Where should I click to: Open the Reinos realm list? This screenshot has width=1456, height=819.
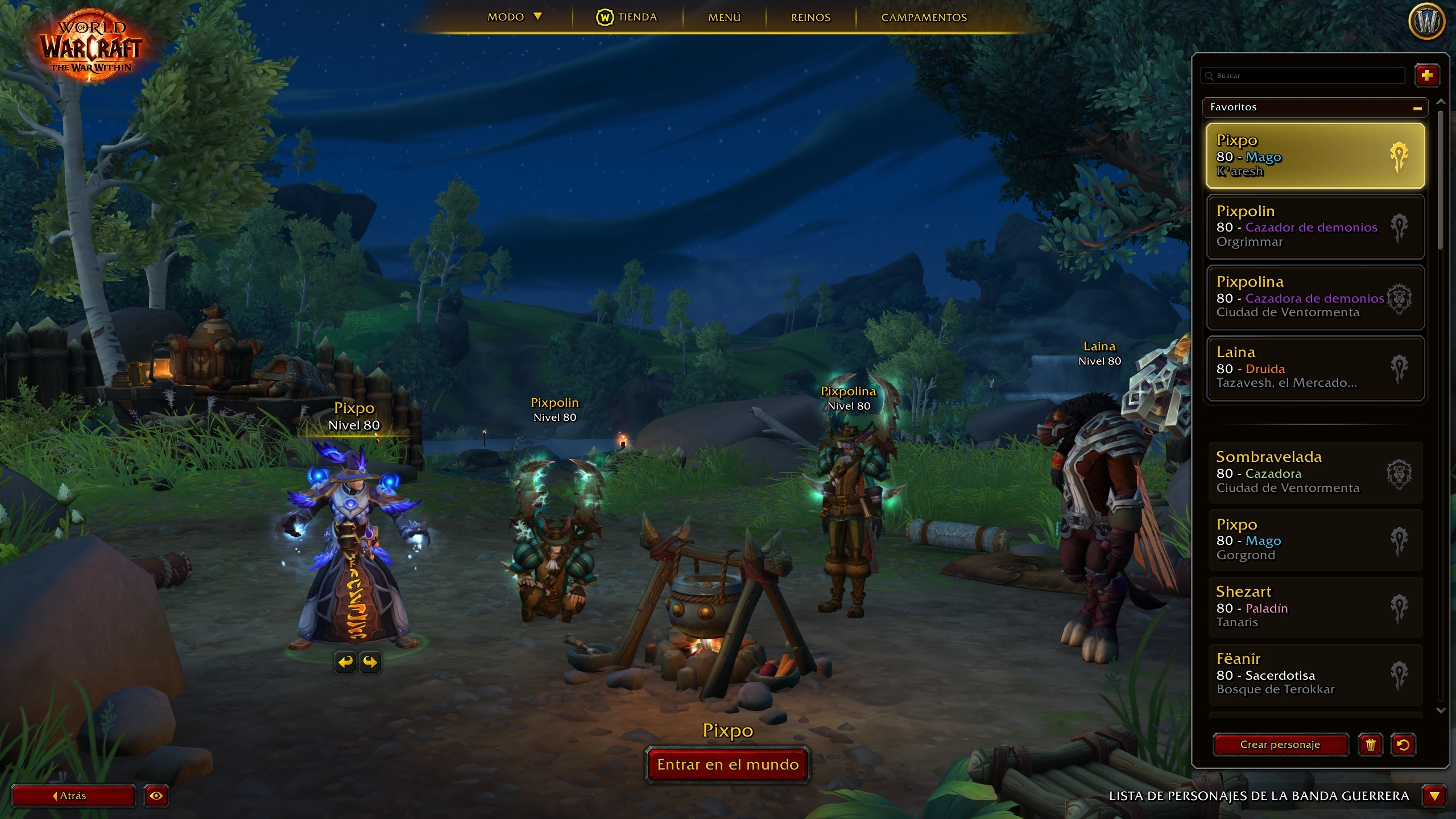click(x=810, y=17)
